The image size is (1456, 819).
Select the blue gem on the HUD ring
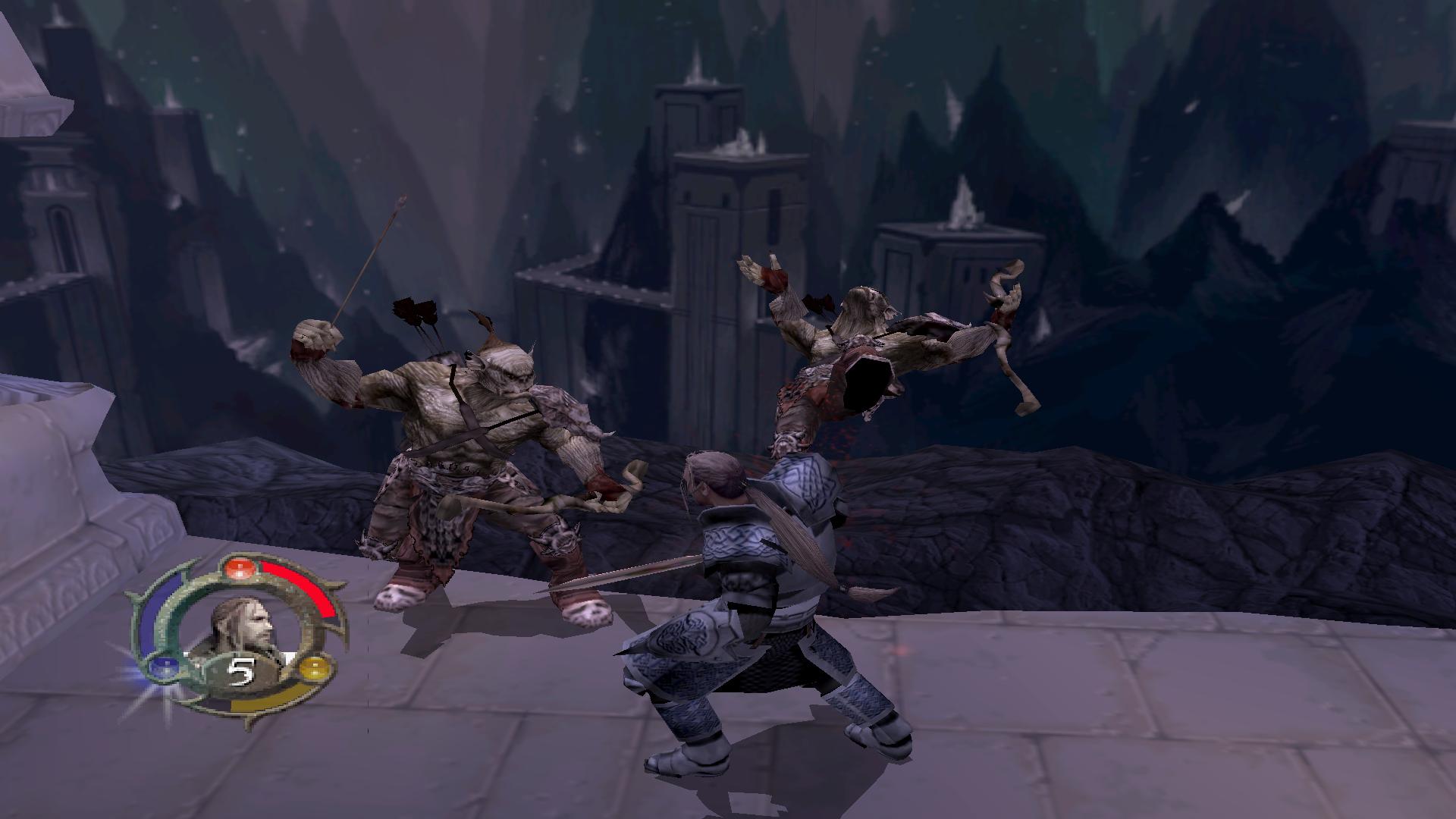point(162,668)
